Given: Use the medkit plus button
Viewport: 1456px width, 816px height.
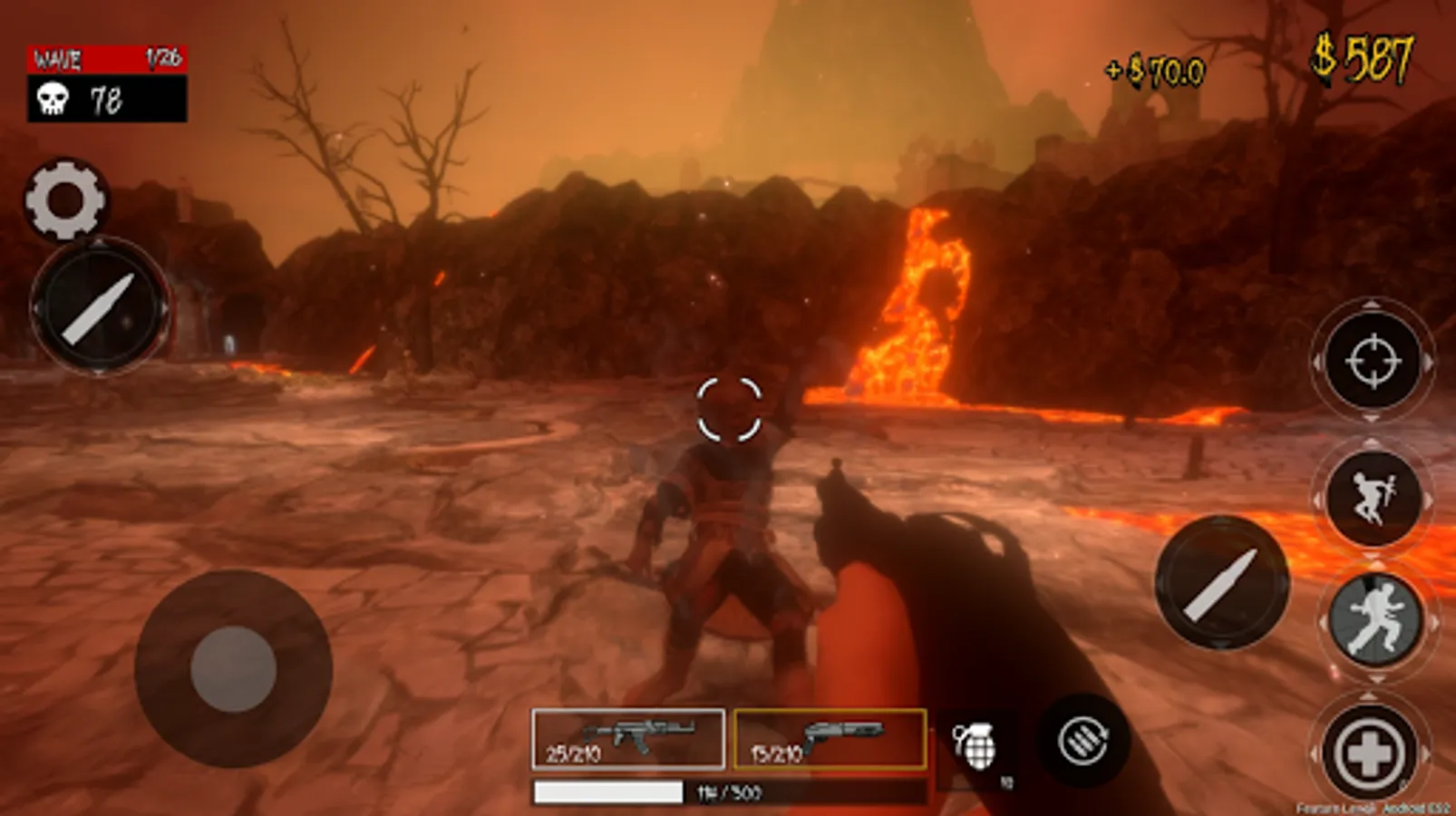Looking at the screenshot, I should pos(1369,752).
